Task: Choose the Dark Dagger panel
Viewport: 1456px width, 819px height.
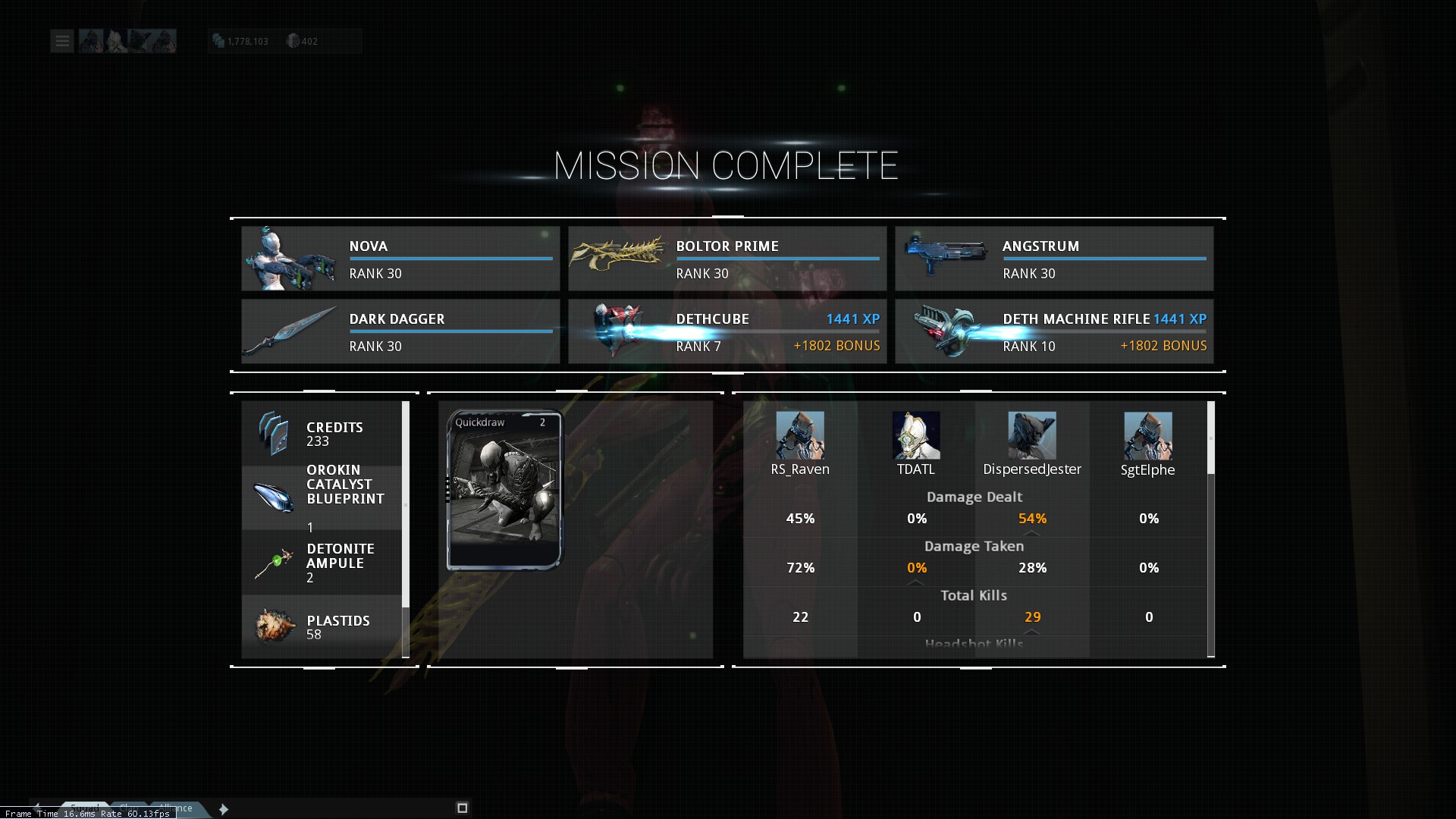Action: pos(400,331)
